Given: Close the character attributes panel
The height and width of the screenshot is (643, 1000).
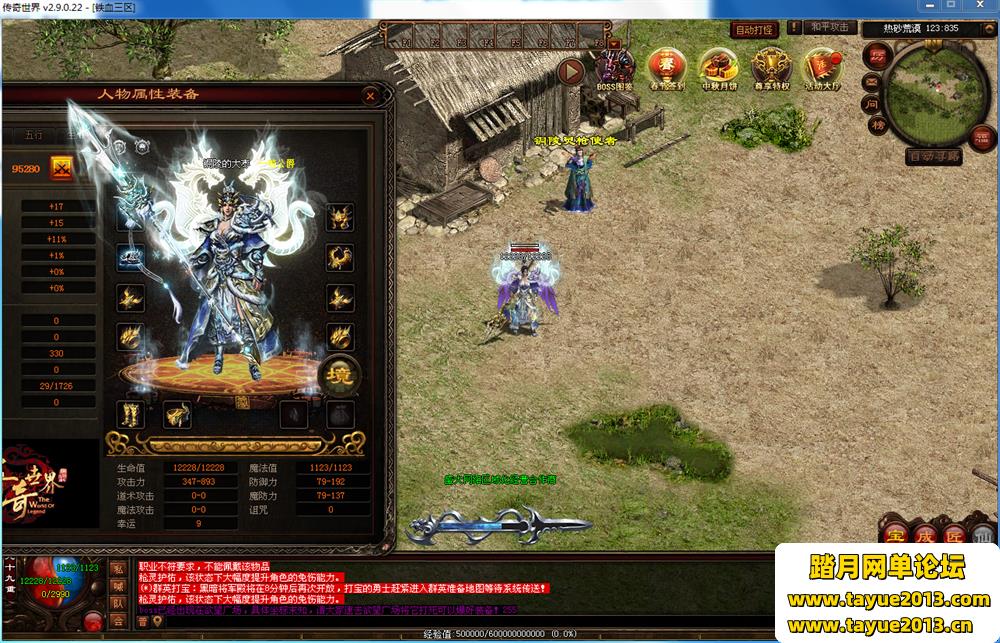Looking at the screenshot, I should [370, 96].
